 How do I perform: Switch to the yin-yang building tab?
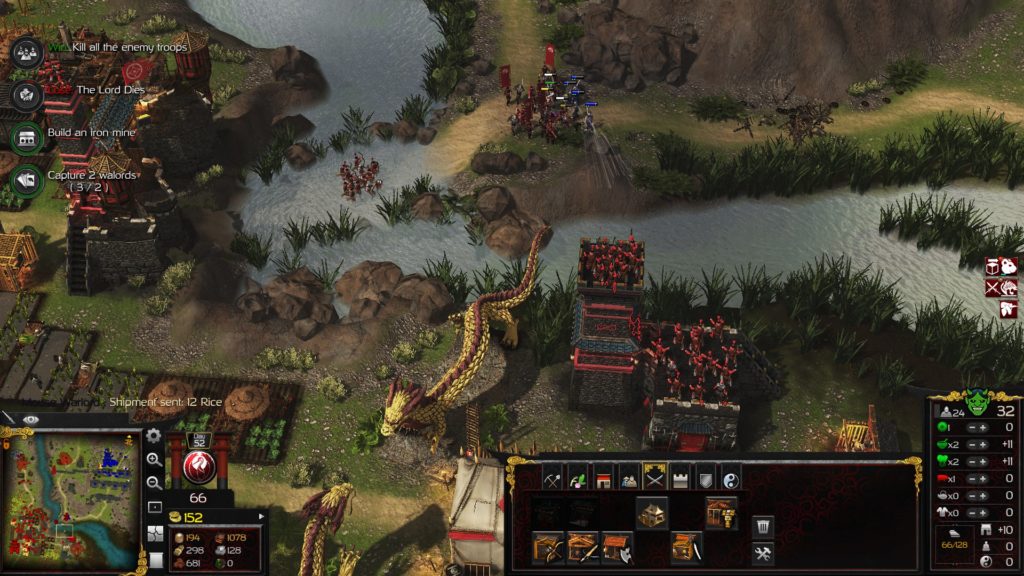tap(731, 478)
